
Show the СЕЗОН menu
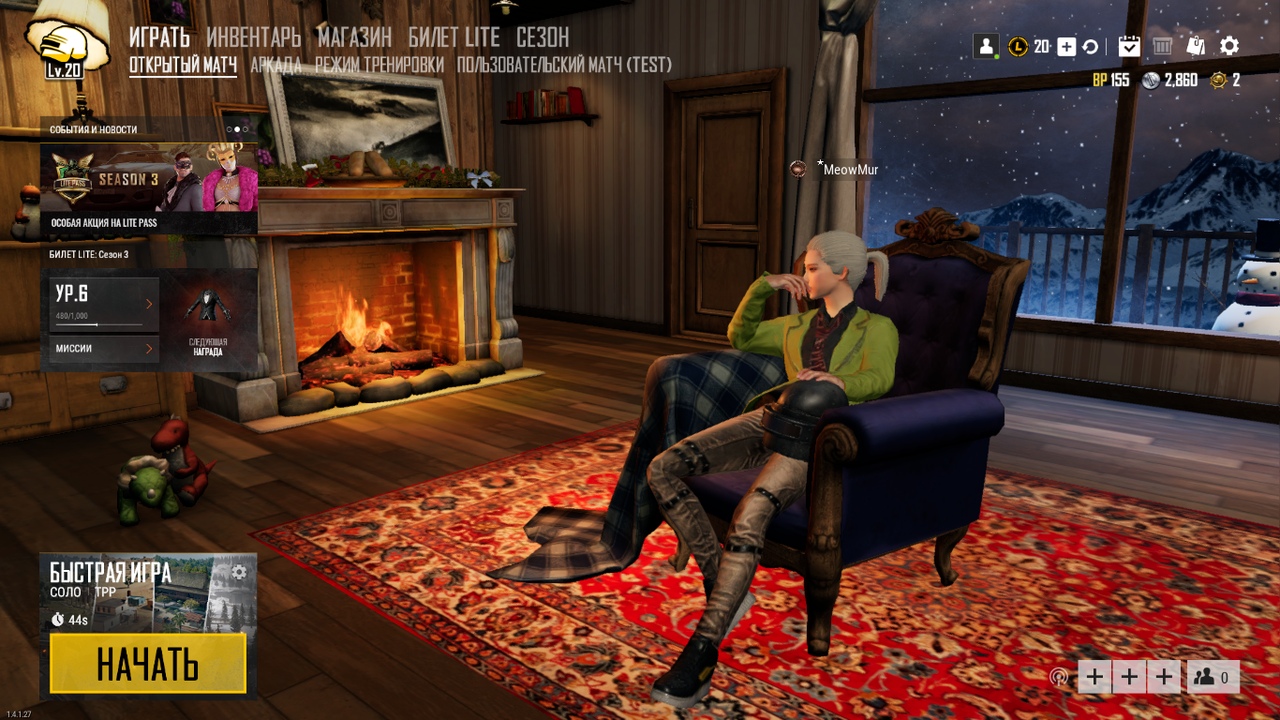pos(542,38)
